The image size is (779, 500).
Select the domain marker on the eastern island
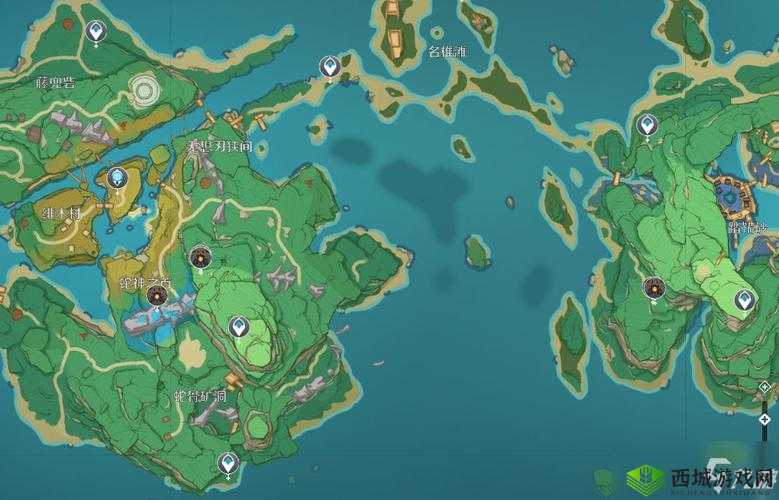(x=654, y=288)
